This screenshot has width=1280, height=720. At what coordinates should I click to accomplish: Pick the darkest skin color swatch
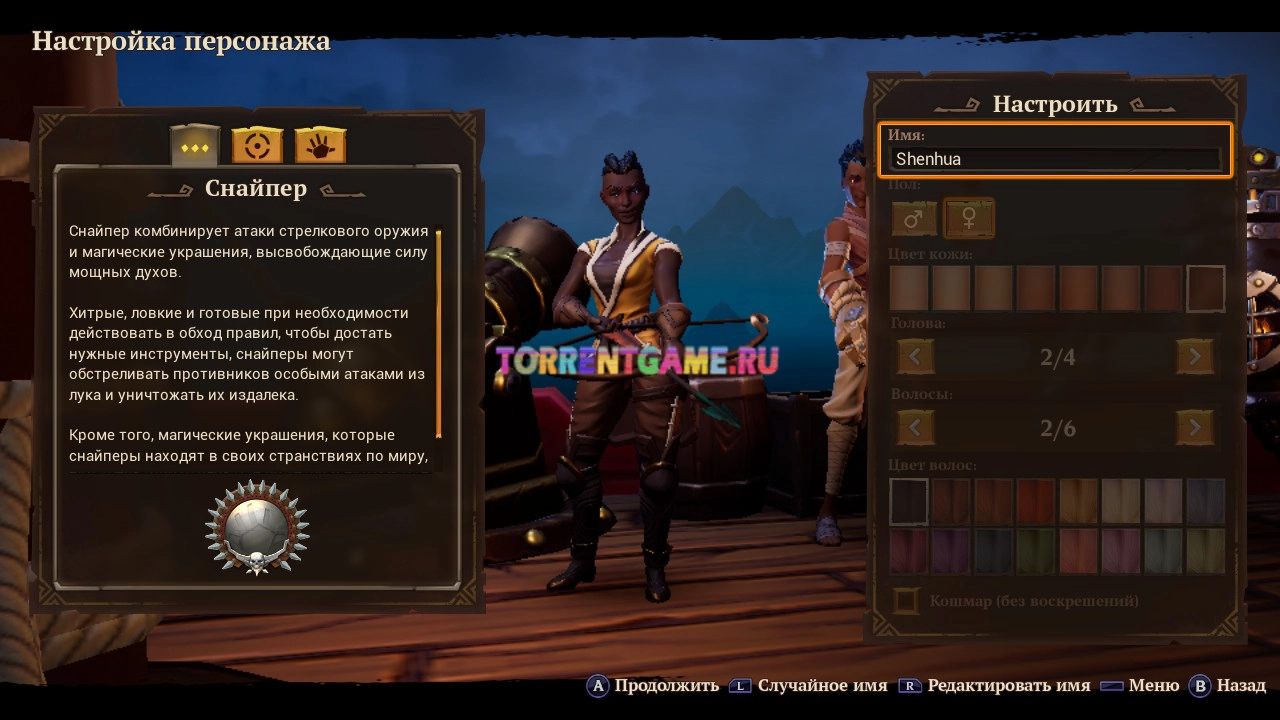(x=1205, y=289)
